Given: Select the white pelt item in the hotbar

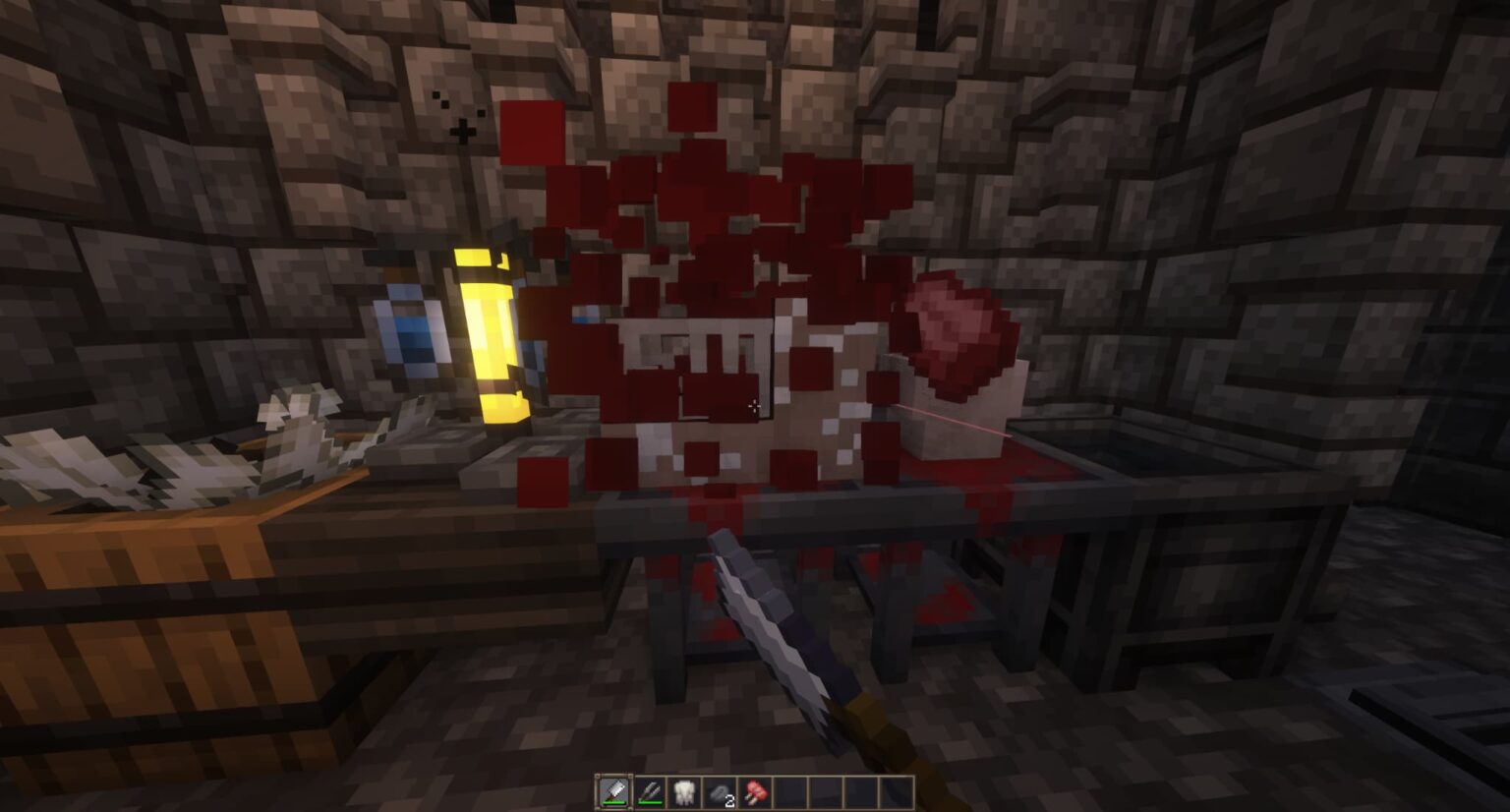Looking at the screenshot, I should point(684,791).
